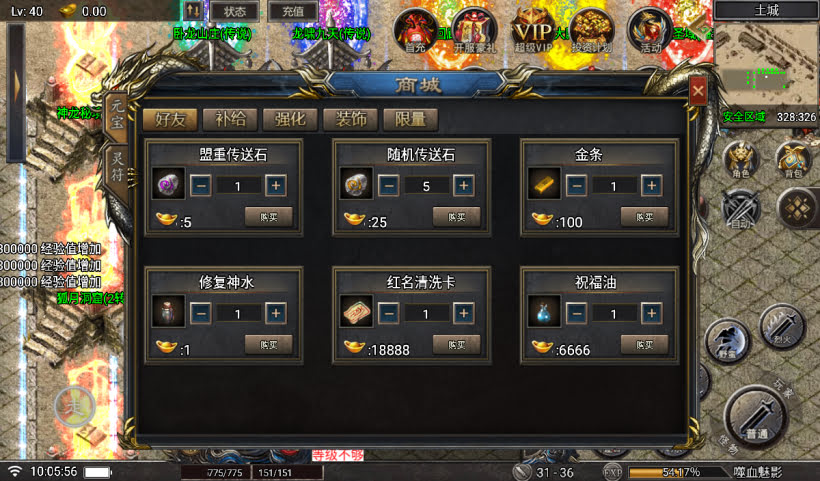Select the 装饰 category tab

(x=350, y=119)
